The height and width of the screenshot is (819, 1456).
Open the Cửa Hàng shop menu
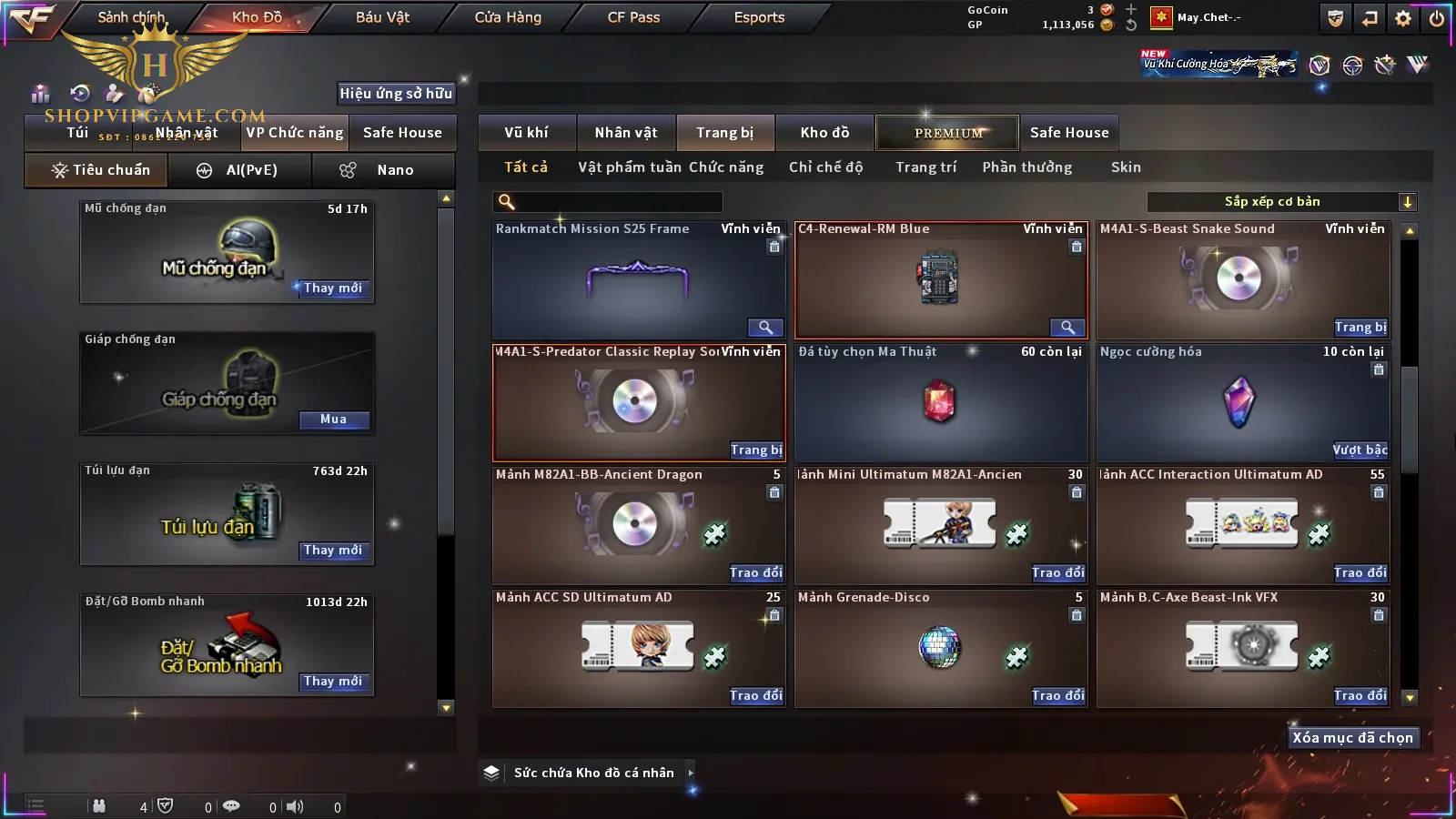(x=508, y=17)
